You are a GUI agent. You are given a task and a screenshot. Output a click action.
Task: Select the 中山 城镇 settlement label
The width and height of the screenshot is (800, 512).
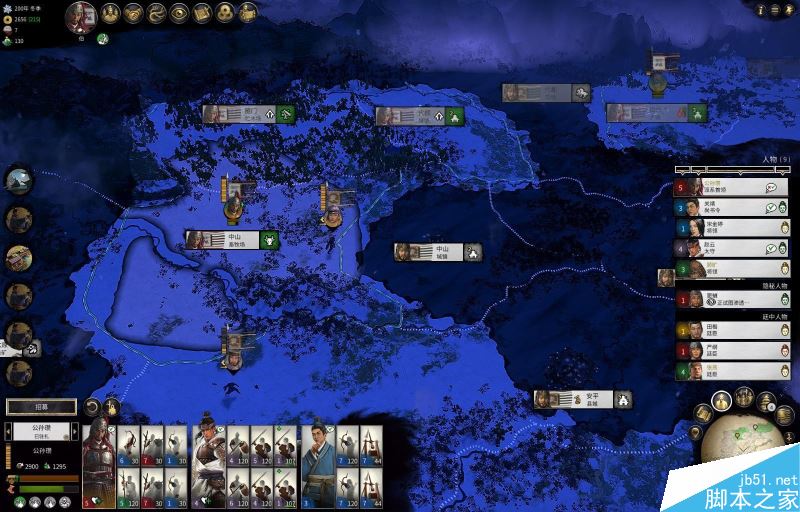pos(438,252)
